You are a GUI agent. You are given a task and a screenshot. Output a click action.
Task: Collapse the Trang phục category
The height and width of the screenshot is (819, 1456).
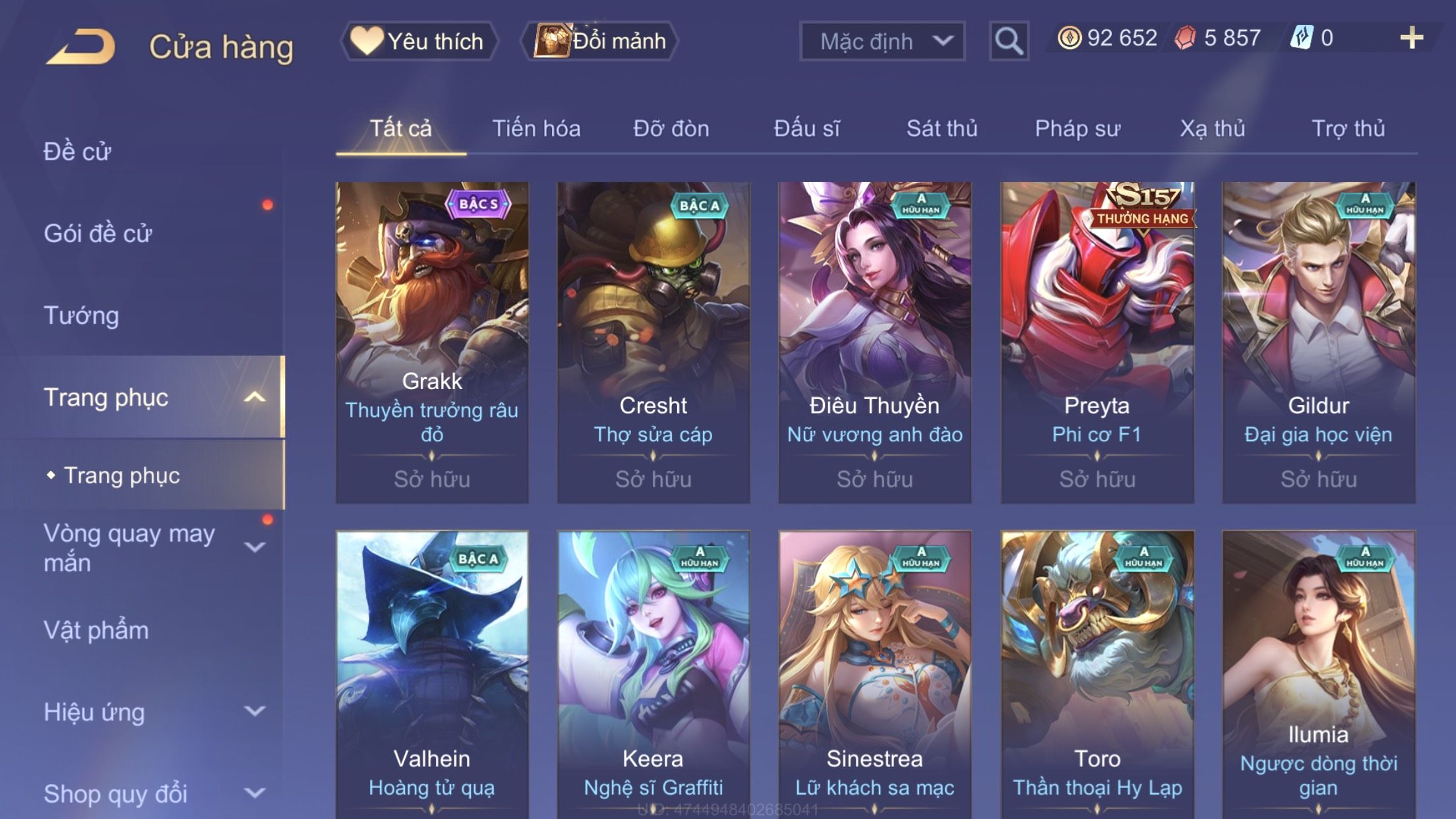[255, 397]
